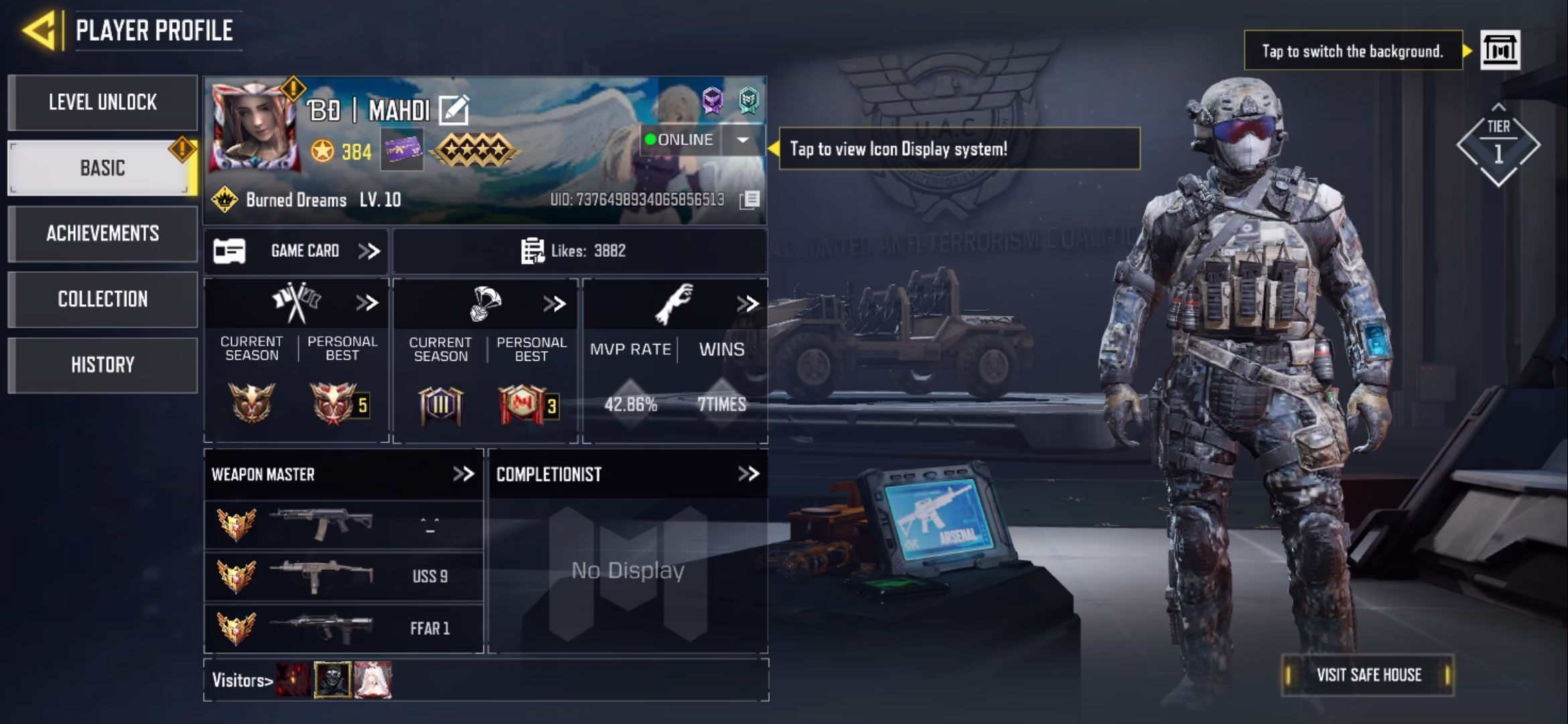Copy the player UID
This screenshot has width=1568, height=724.
(750, 200)
